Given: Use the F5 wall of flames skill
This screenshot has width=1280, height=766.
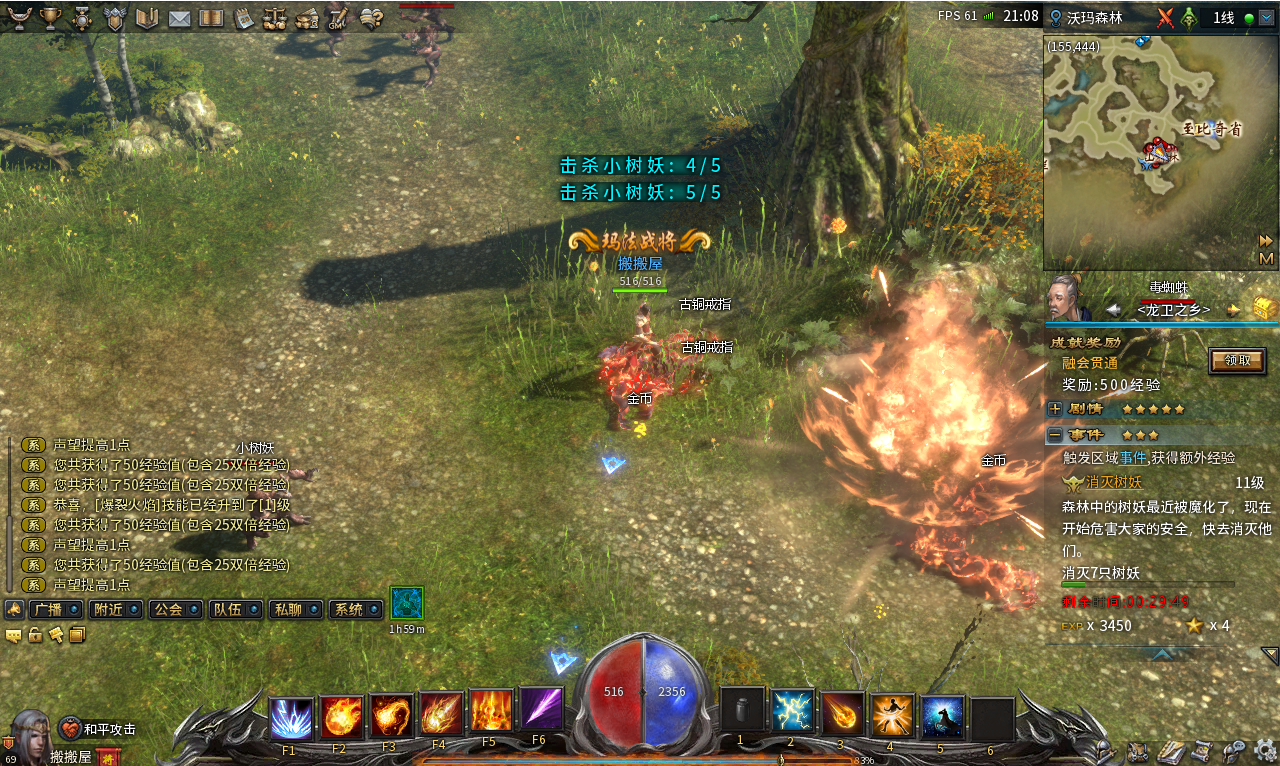Looking at the screenshot, I should 491,711.
